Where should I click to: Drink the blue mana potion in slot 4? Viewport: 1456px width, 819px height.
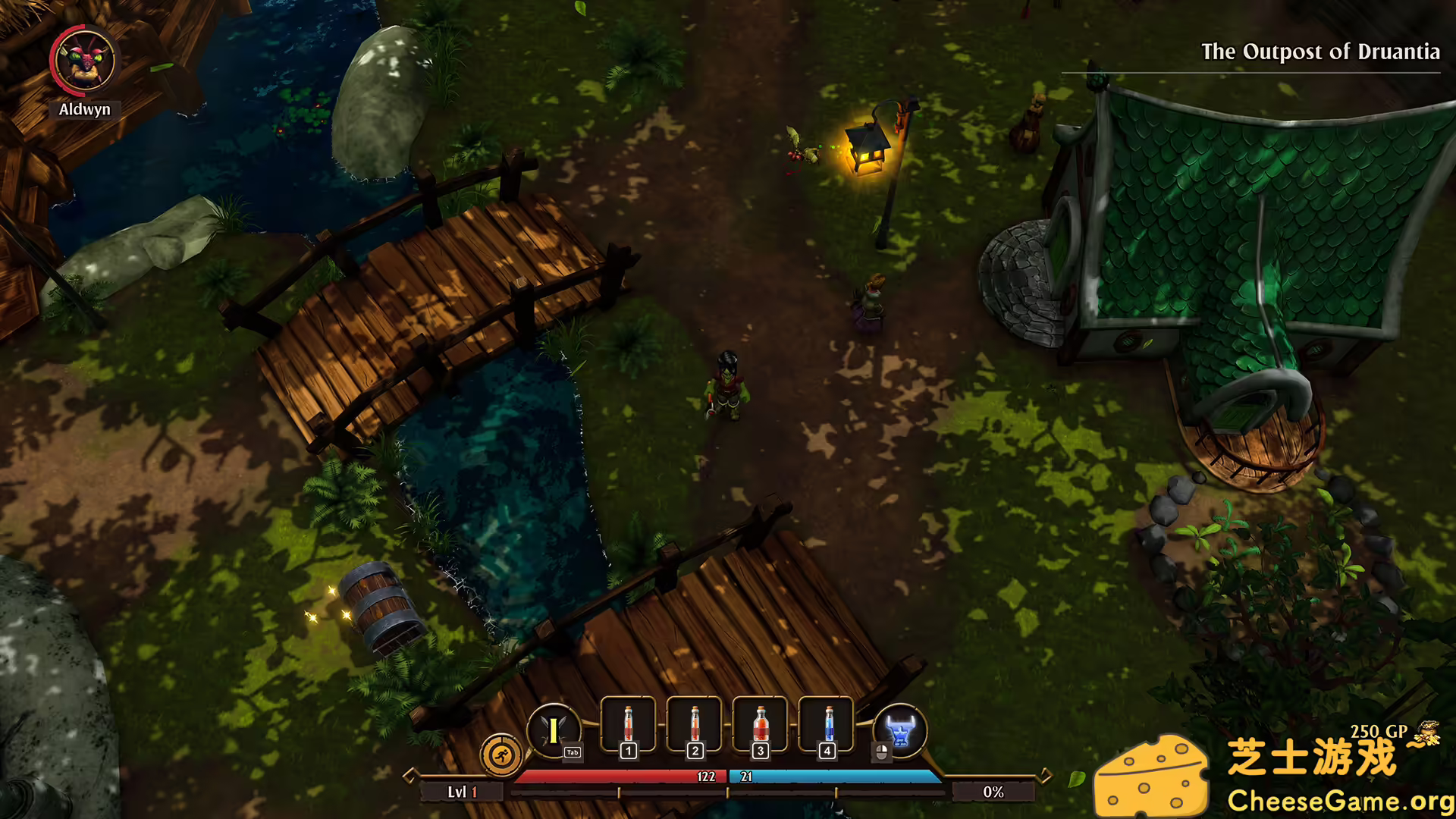click(x=827, y=726)
